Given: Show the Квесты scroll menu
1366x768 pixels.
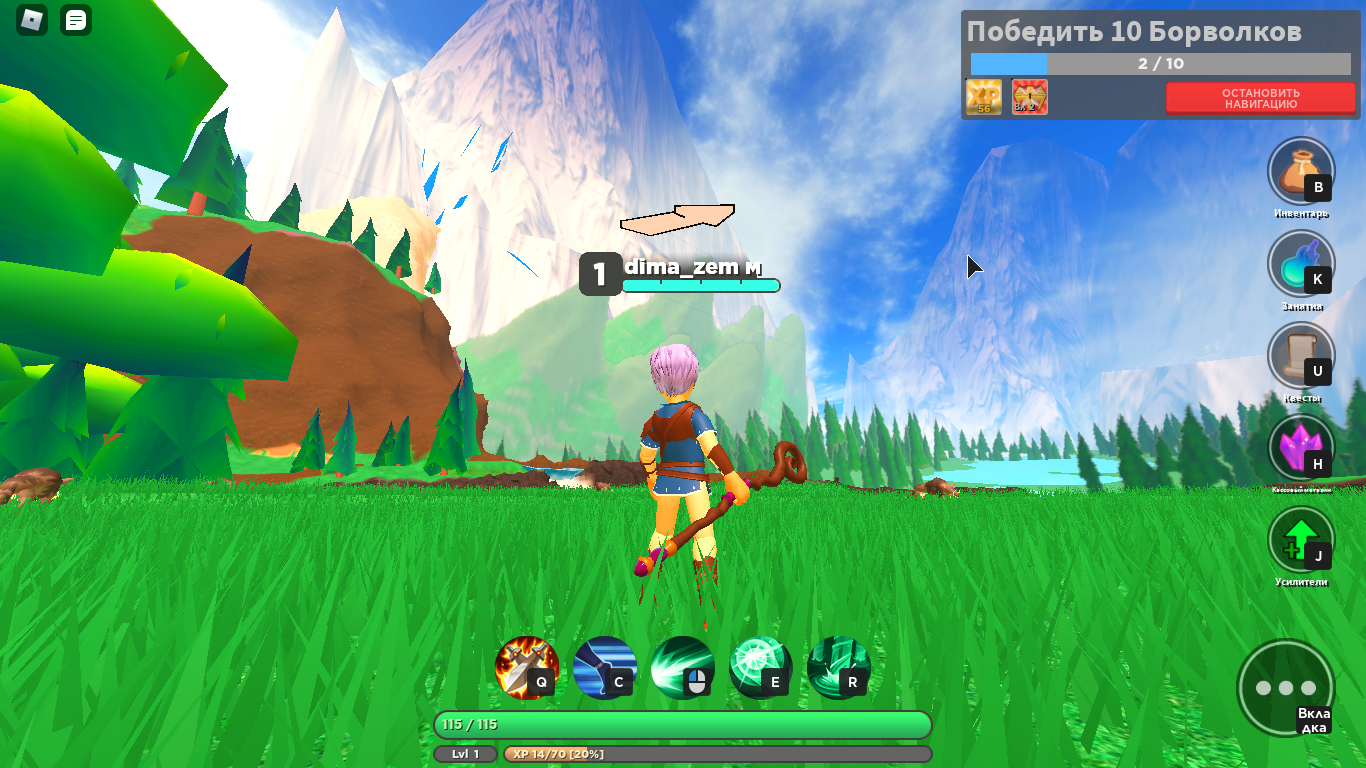Looking at the screenshot, I should pos(1299,355).
